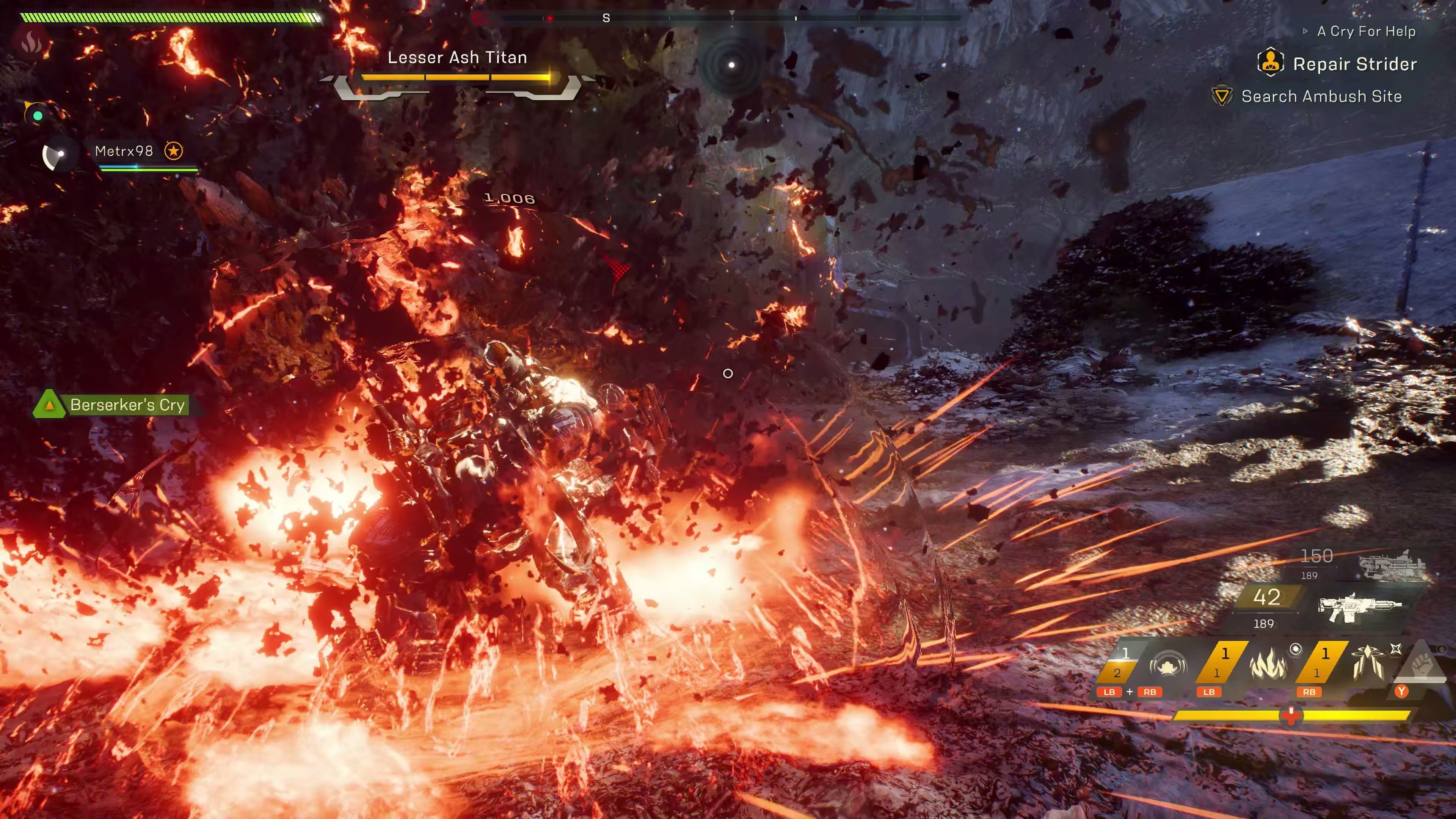1456x819 pixels.
Task: Activate the flame burst ability icon
Action: pyautogui.click(x=1267, y=664)
